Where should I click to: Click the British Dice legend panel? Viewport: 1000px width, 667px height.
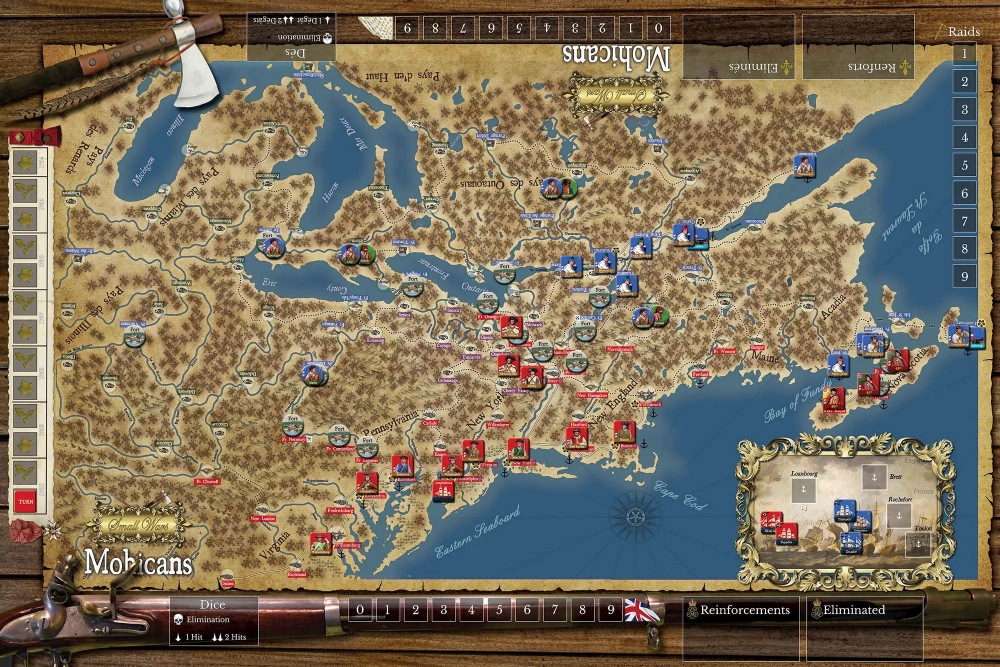[213, 621]
